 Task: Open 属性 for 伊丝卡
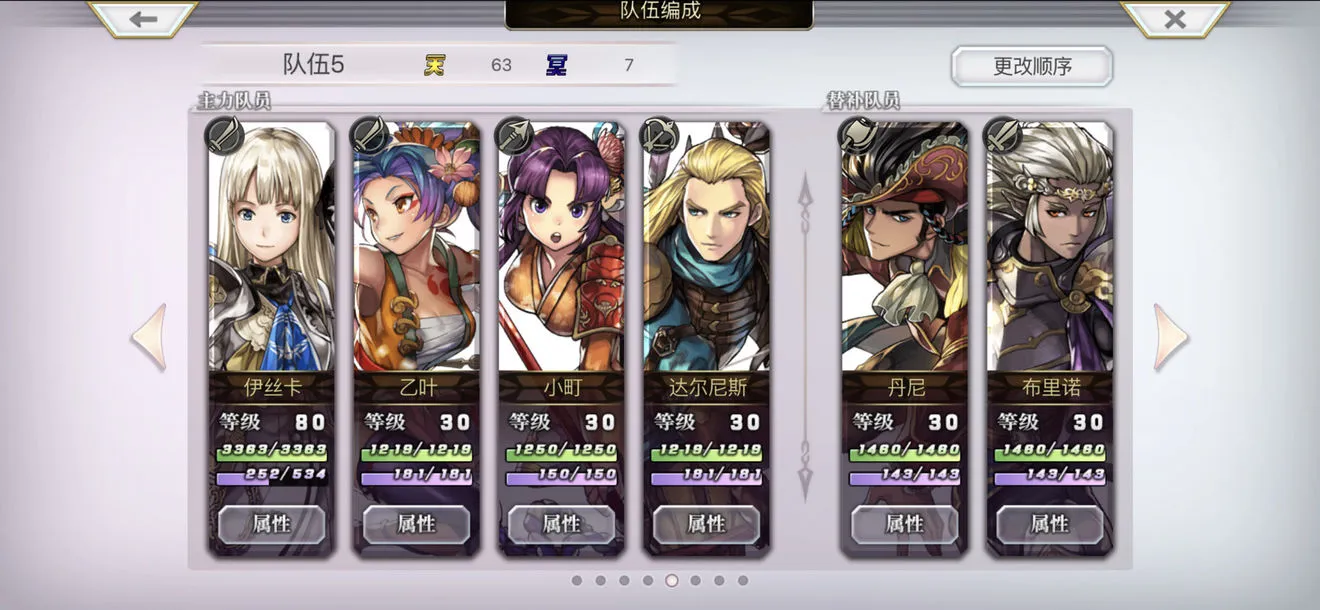tap(271, 524)
